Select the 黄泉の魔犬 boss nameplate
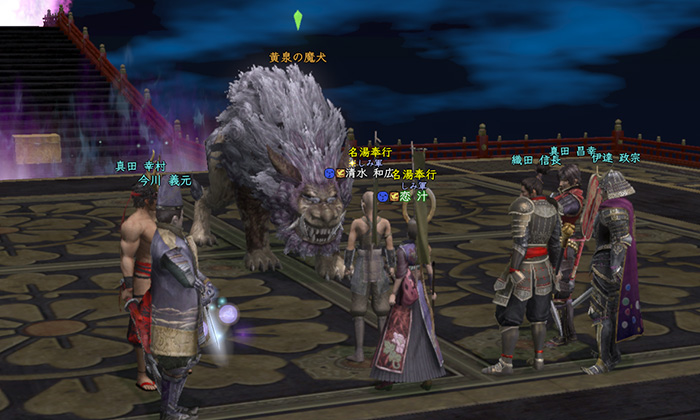The image size is (700, 420). coord(296,57)
